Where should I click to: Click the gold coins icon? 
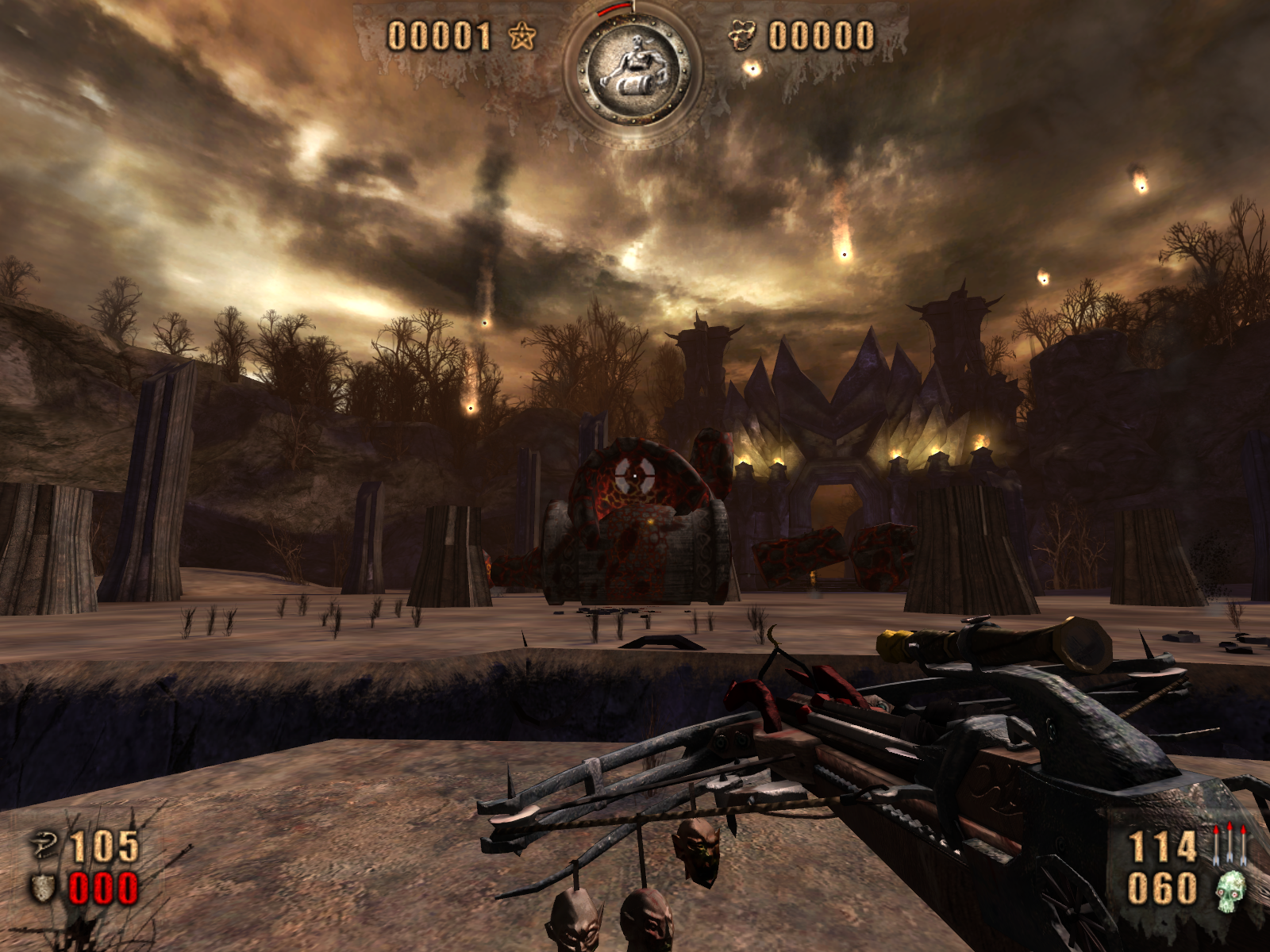point(742,36)
